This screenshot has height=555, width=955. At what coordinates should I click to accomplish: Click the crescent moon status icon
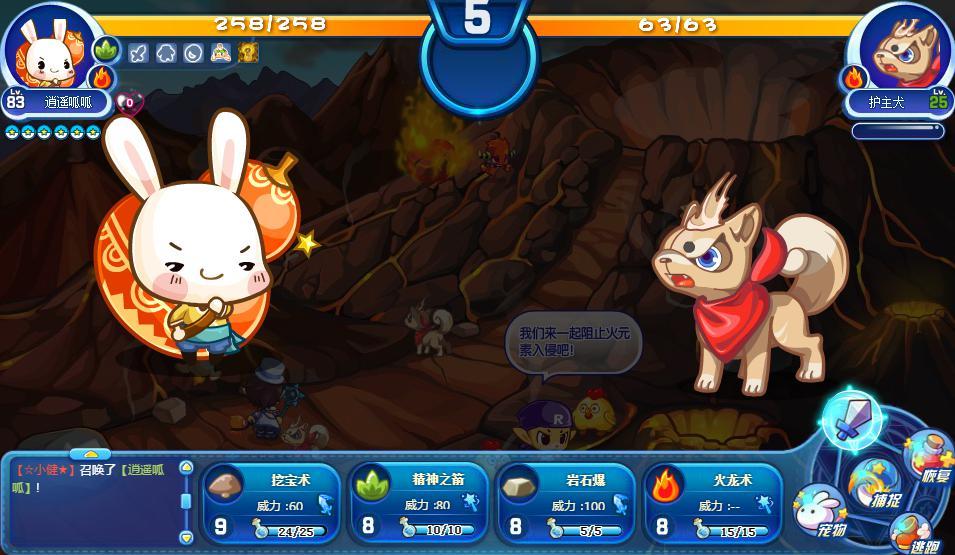[194, 53]
